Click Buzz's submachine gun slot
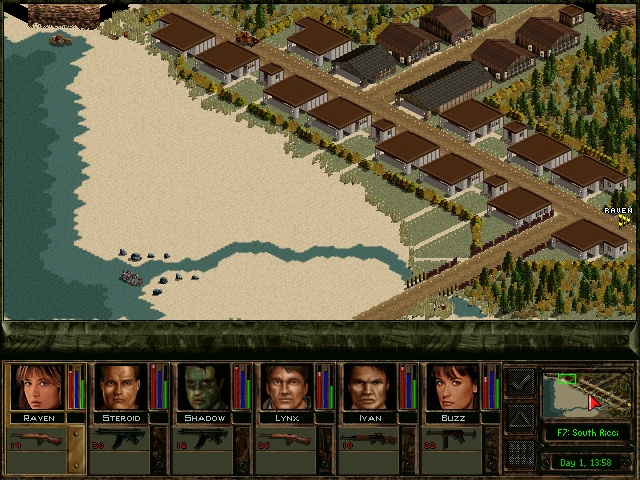Viewport: 640px width, 480px height. pyautogui.click(x=452, y=440)
